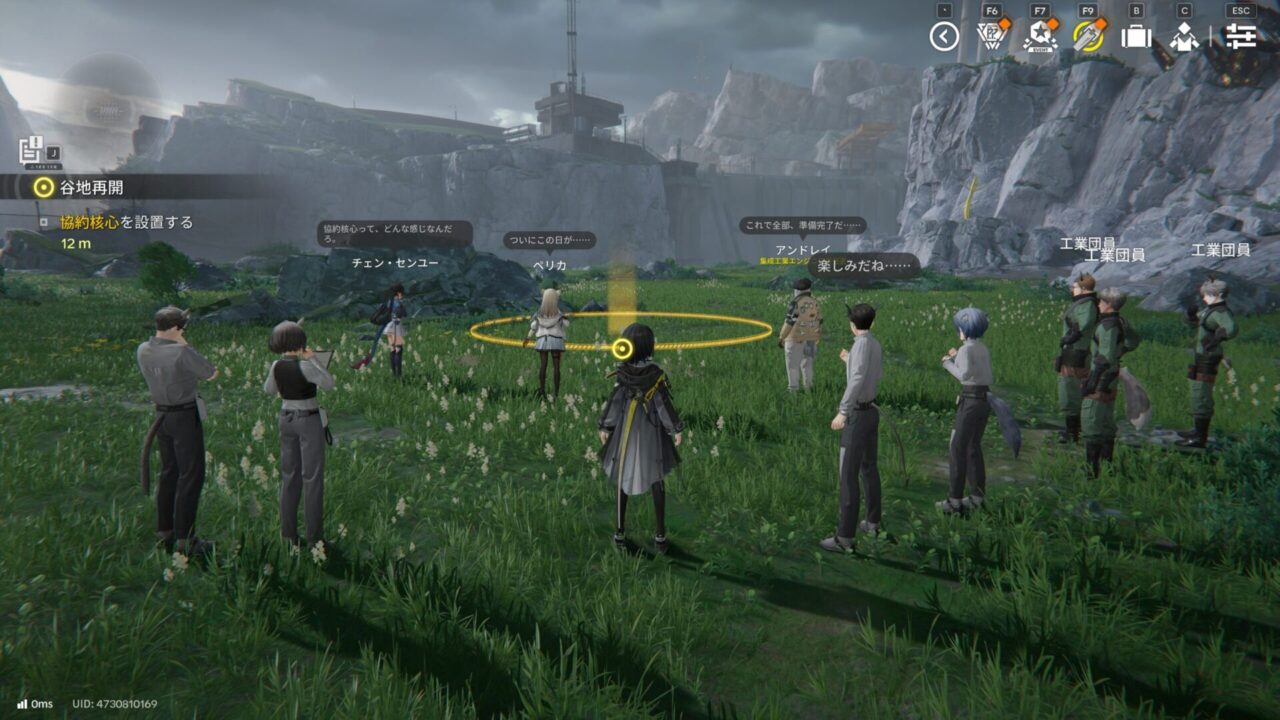Open the F6 triangular emblem menu
The image size is (1280, 720).
click(991, 36)
